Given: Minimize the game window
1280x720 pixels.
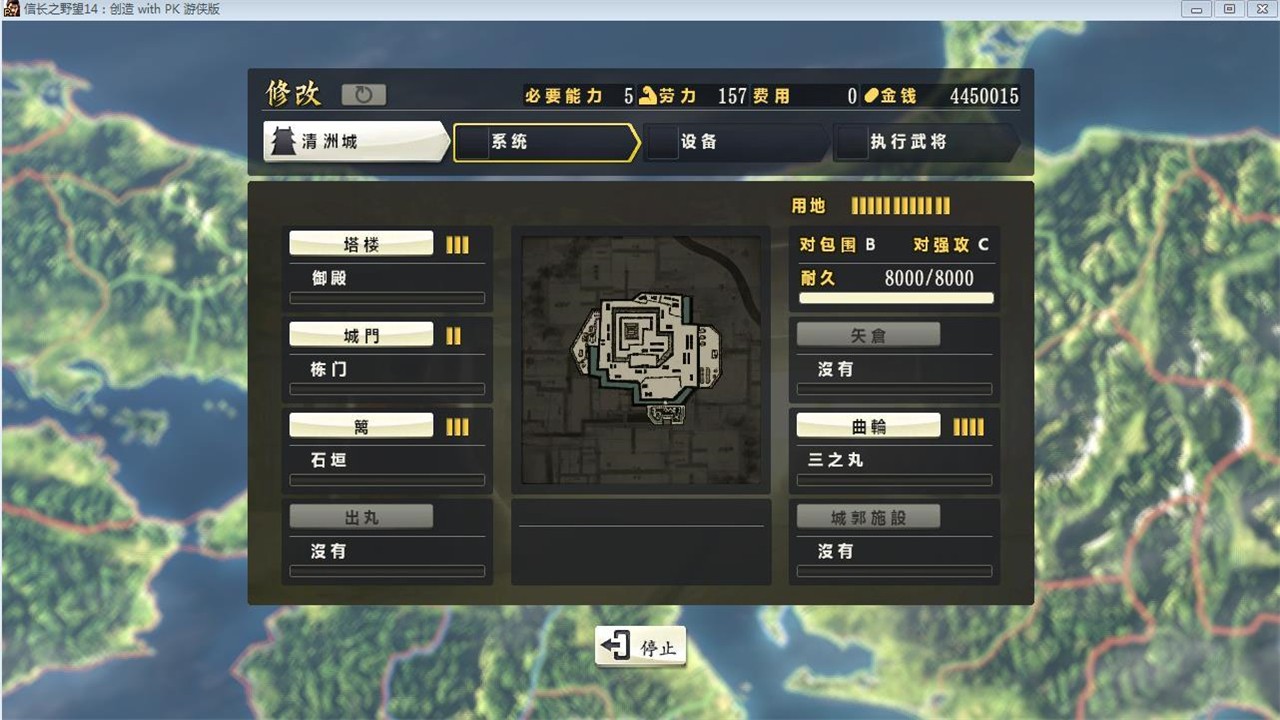Looking at the screenshot, I should point(1199,9).
